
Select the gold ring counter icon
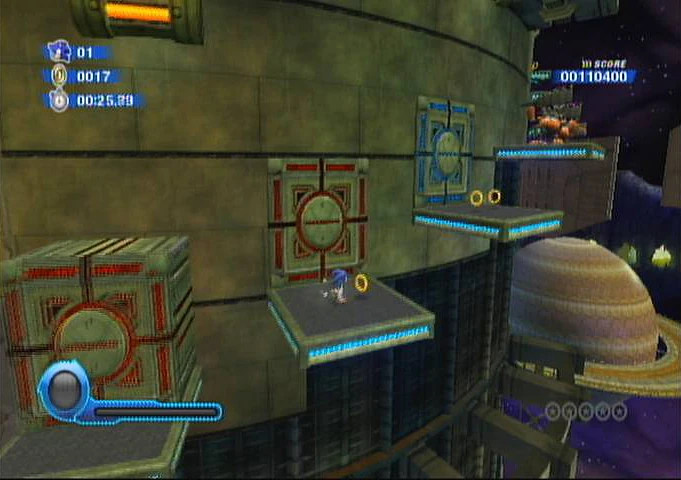(59, 75)
